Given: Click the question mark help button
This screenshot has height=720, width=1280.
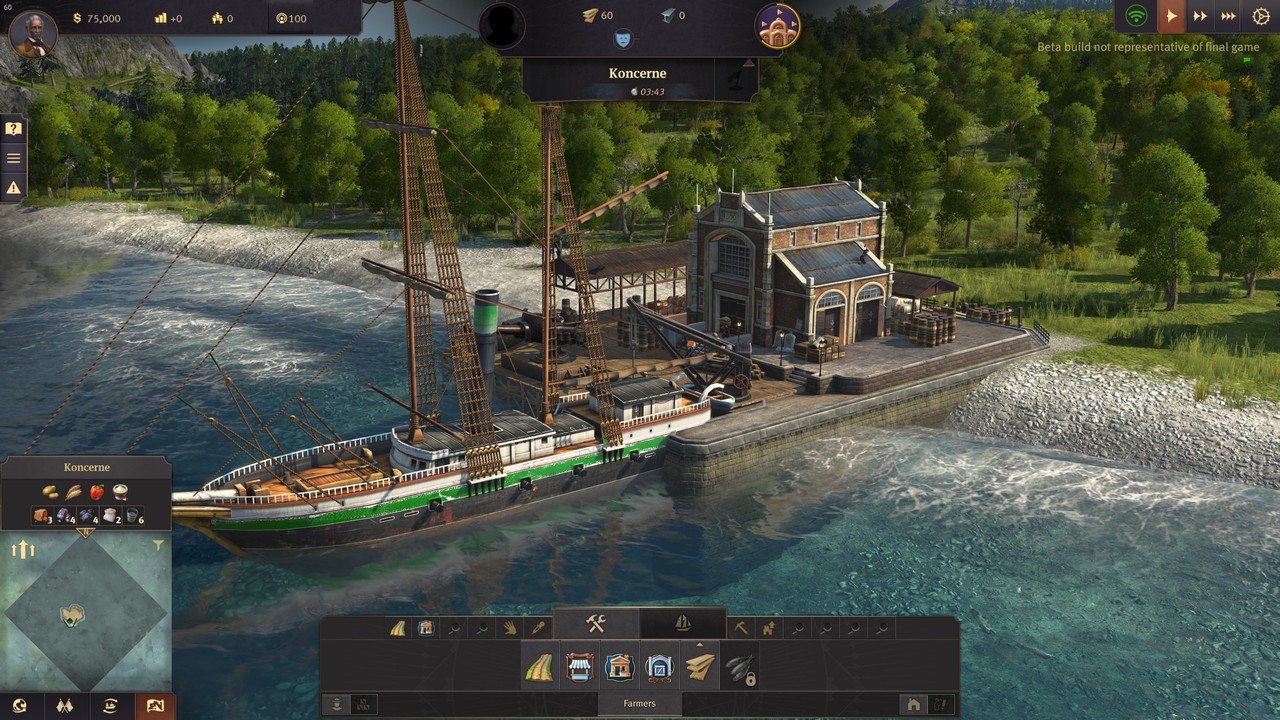Looking at the screenshot, I should click(13, 129).
